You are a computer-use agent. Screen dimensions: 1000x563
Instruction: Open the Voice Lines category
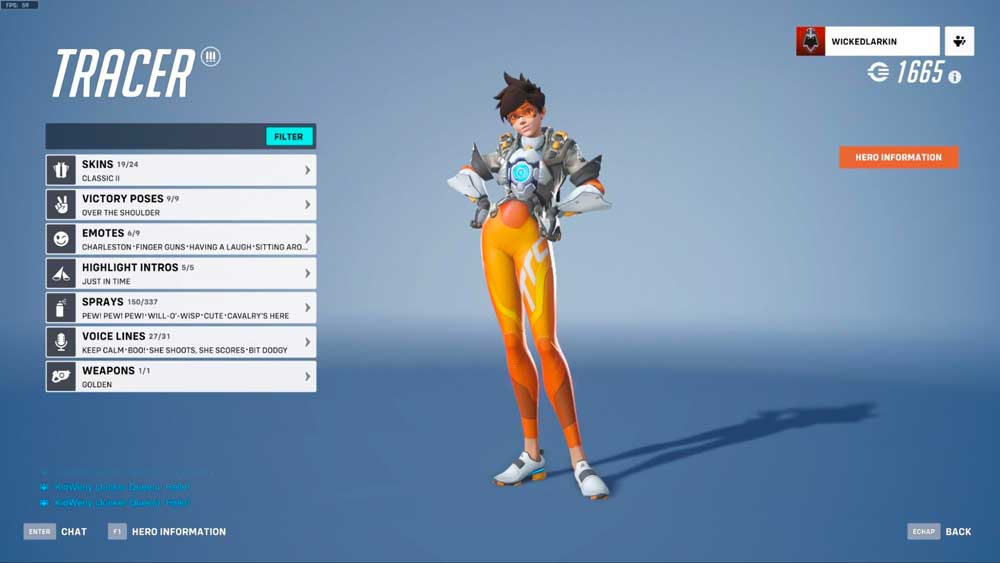coord(181,342)
